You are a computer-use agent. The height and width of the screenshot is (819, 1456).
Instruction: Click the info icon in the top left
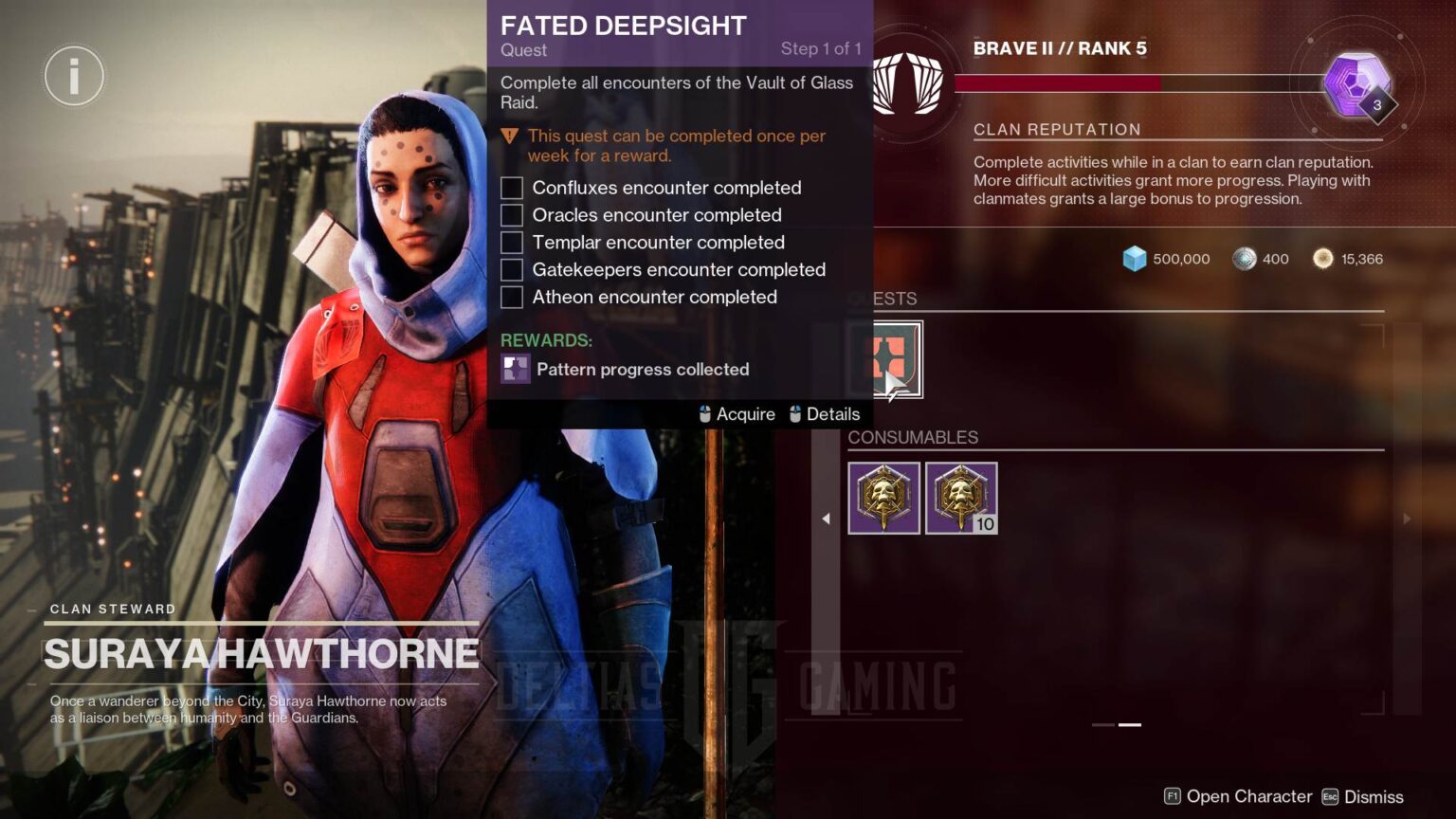(x=74, y=76)
